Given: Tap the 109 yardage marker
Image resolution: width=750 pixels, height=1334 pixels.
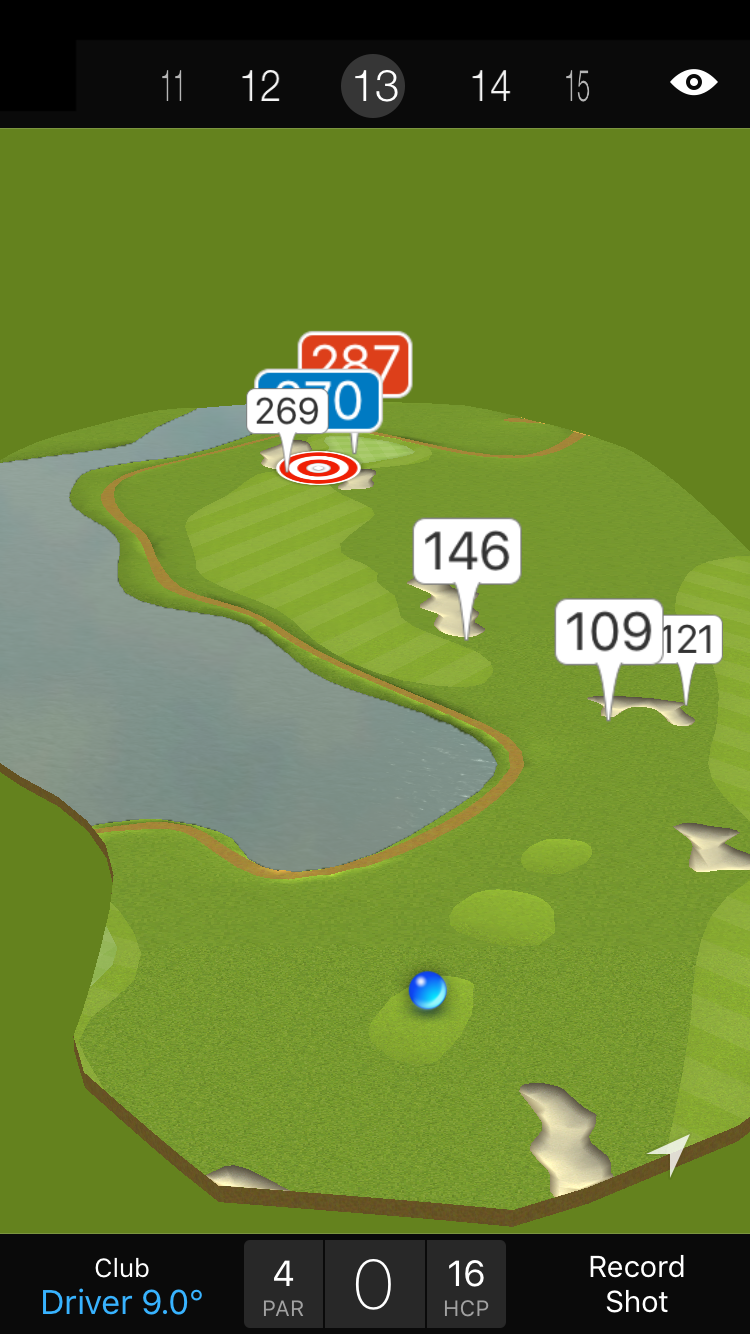Looking at the screenshot, I should click(x=608, y=632).
